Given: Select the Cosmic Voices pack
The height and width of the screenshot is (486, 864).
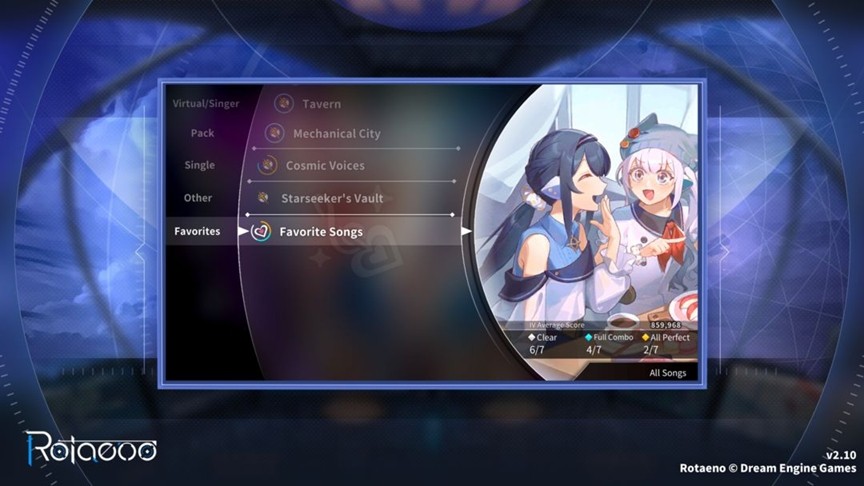Looking at the screenshot, I should click(325, 166).
